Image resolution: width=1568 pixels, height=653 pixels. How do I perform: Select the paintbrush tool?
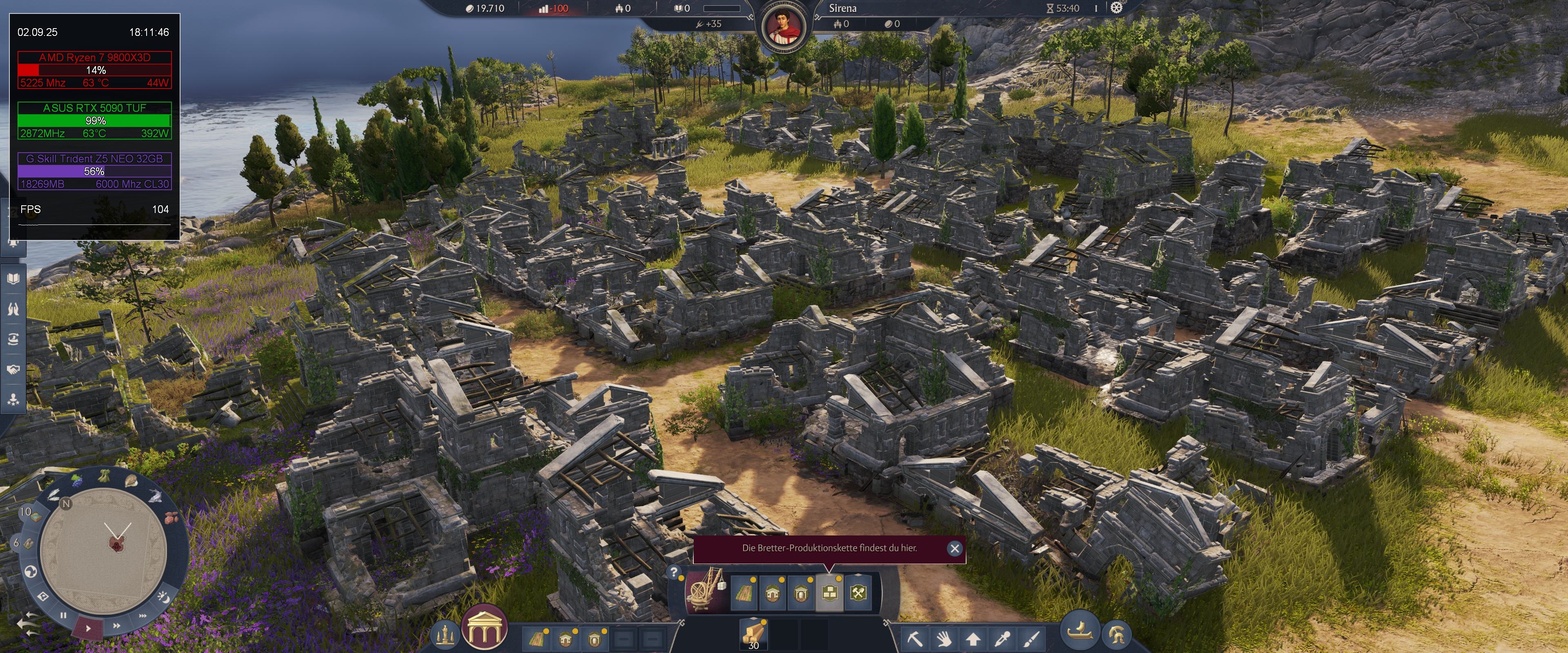click(x=1031, y=639)
